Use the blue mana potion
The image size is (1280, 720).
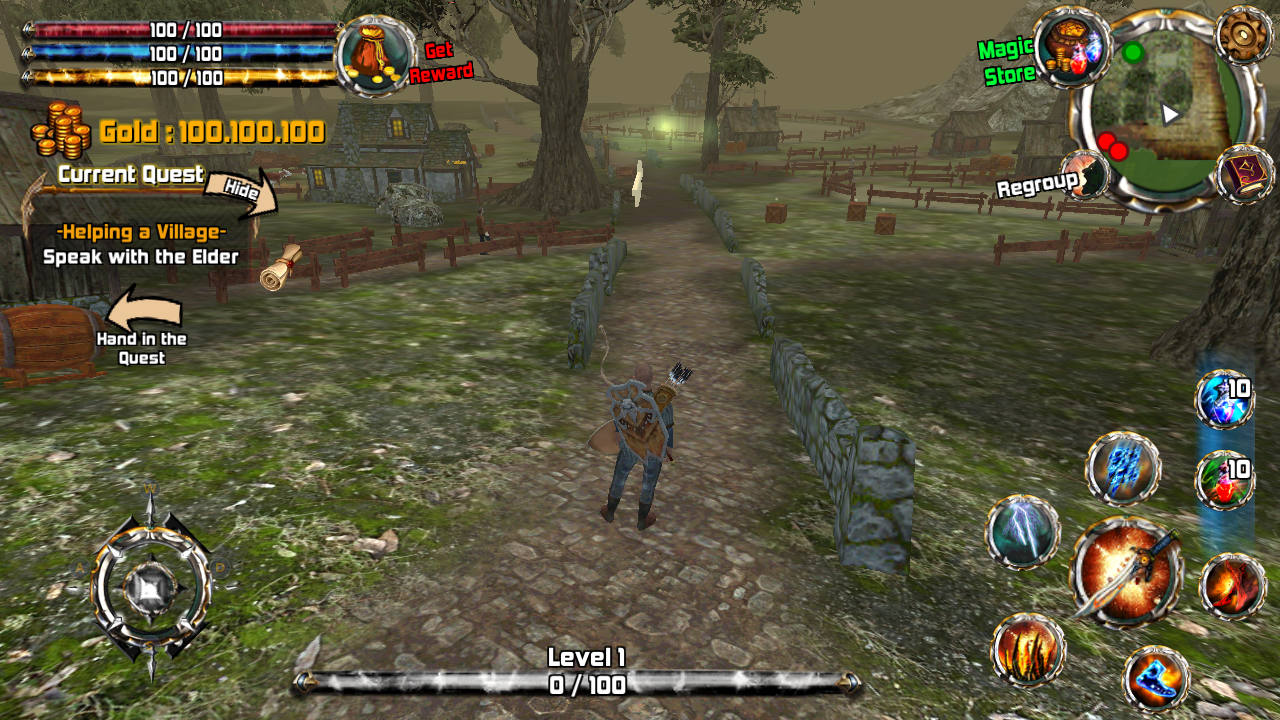coord(1224,399)
